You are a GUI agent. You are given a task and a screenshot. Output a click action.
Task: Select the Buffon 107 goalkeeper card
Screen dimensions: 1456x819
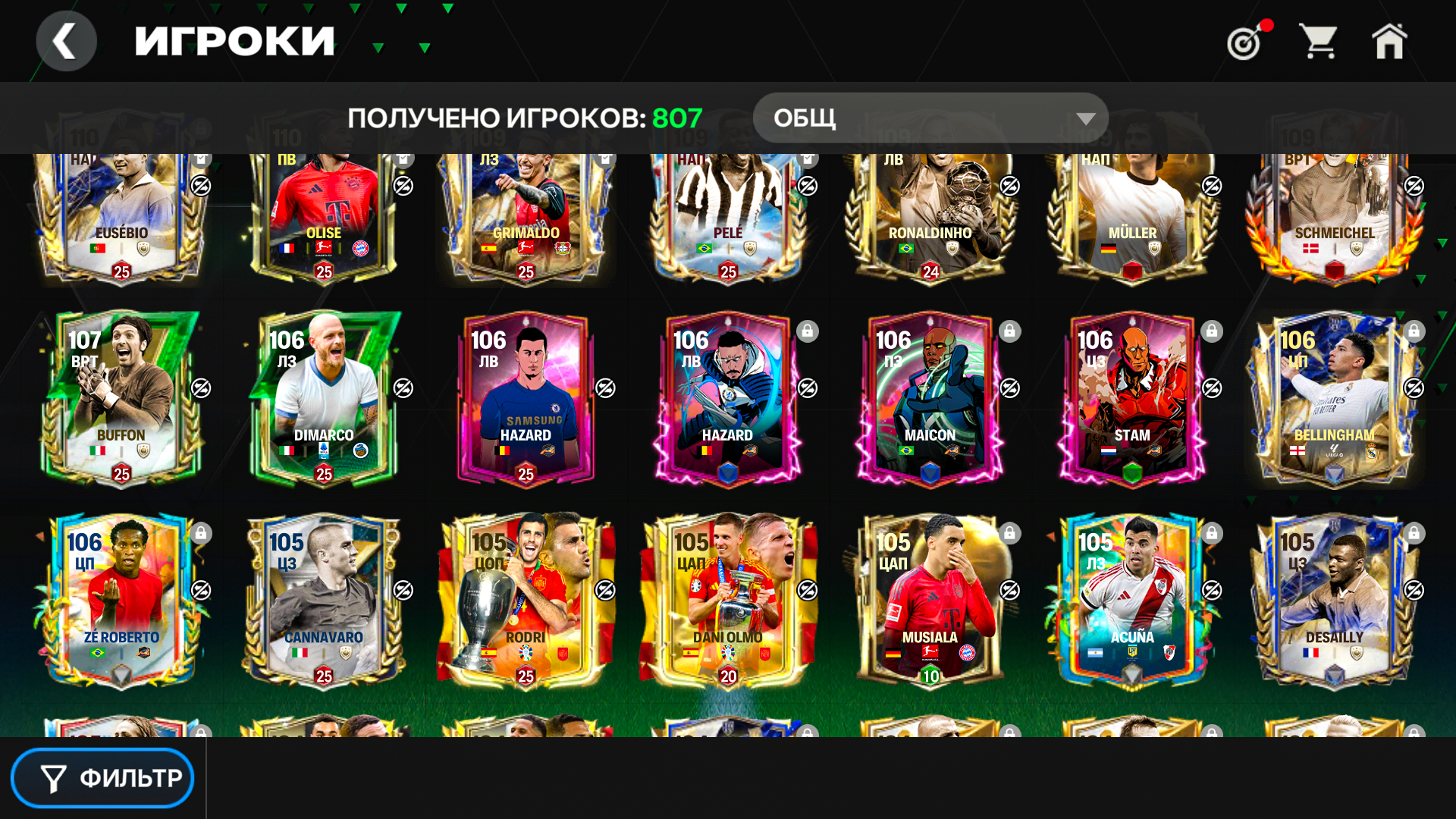click(121, 398)
